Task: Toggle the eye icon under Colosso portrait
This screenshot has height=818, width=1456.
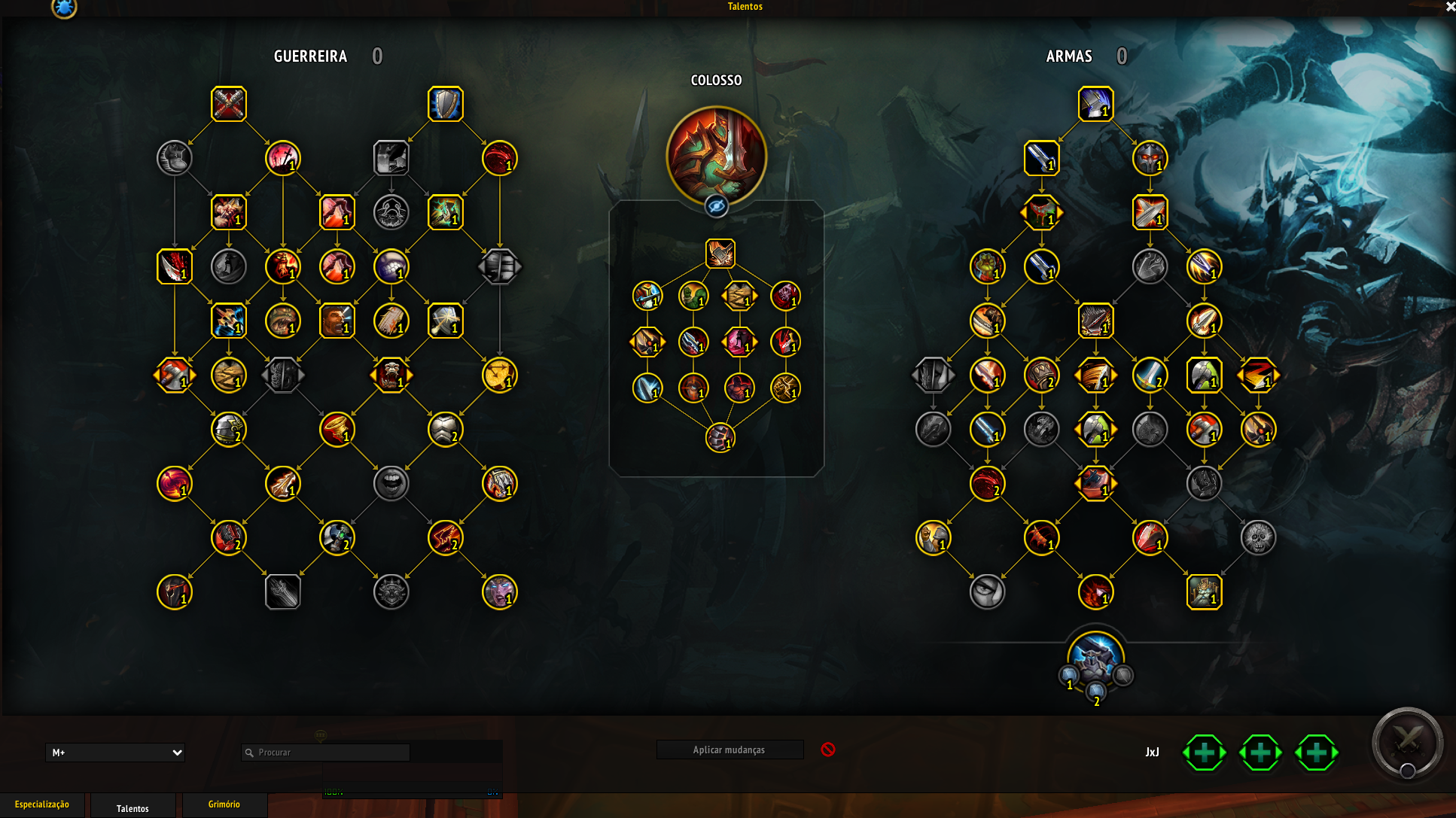Action: 716,205
